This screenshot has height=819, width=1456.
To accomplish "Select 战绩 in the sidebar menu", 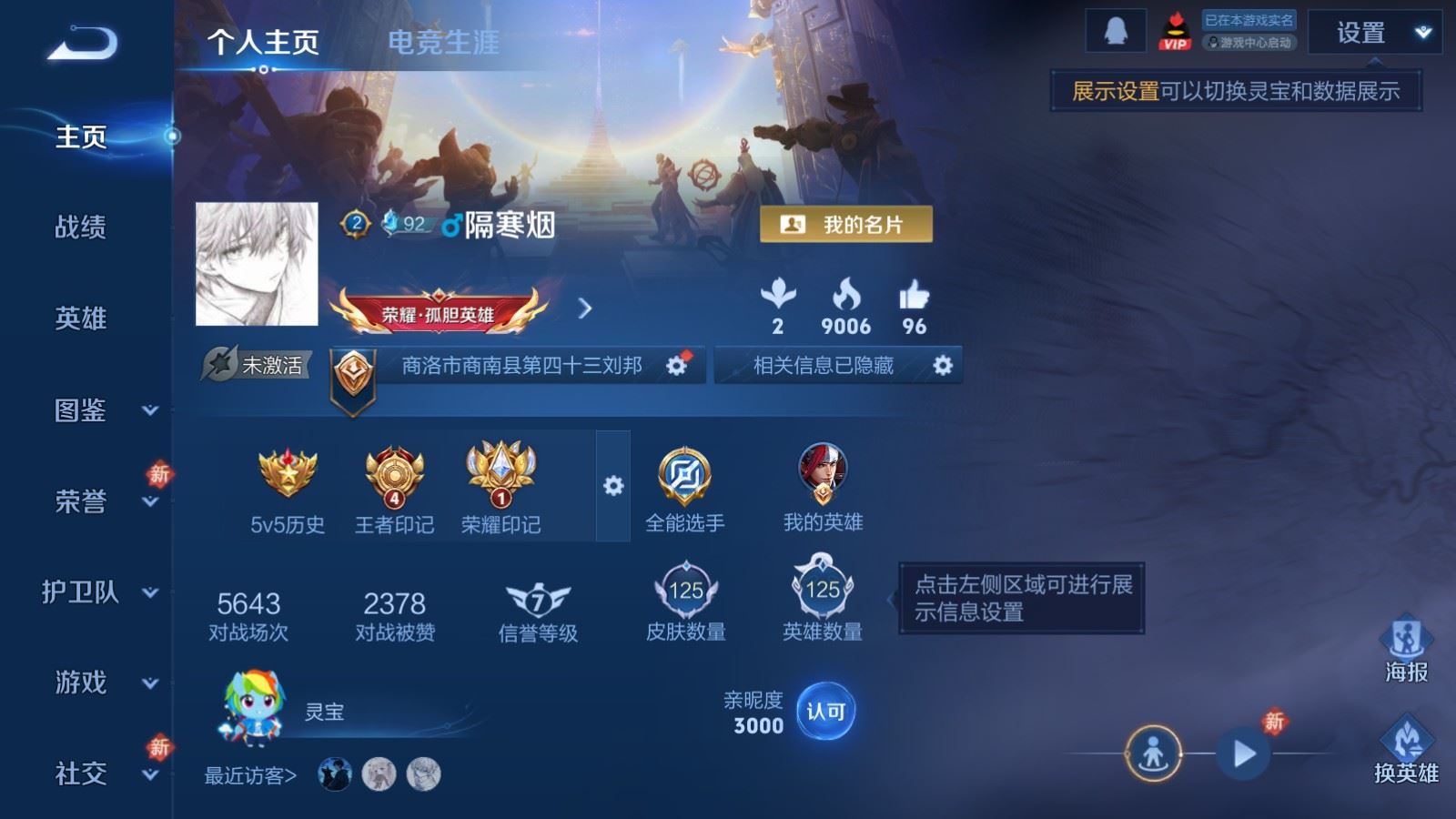I will tap(78, 228).
